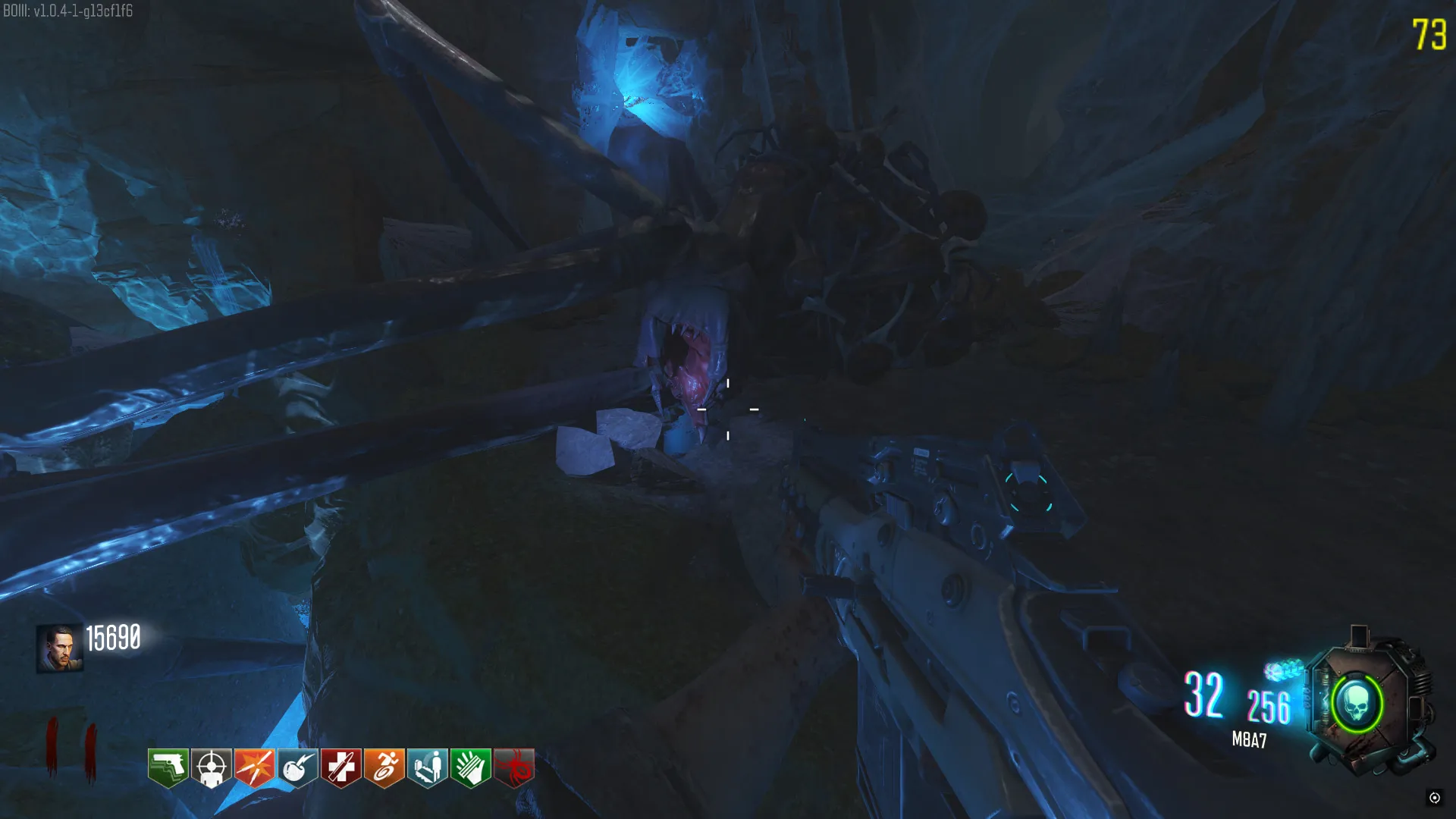Choose the Double Tap bullet-burst perk icon
This screenshot has width=1456, height=819.
point(254,767)
